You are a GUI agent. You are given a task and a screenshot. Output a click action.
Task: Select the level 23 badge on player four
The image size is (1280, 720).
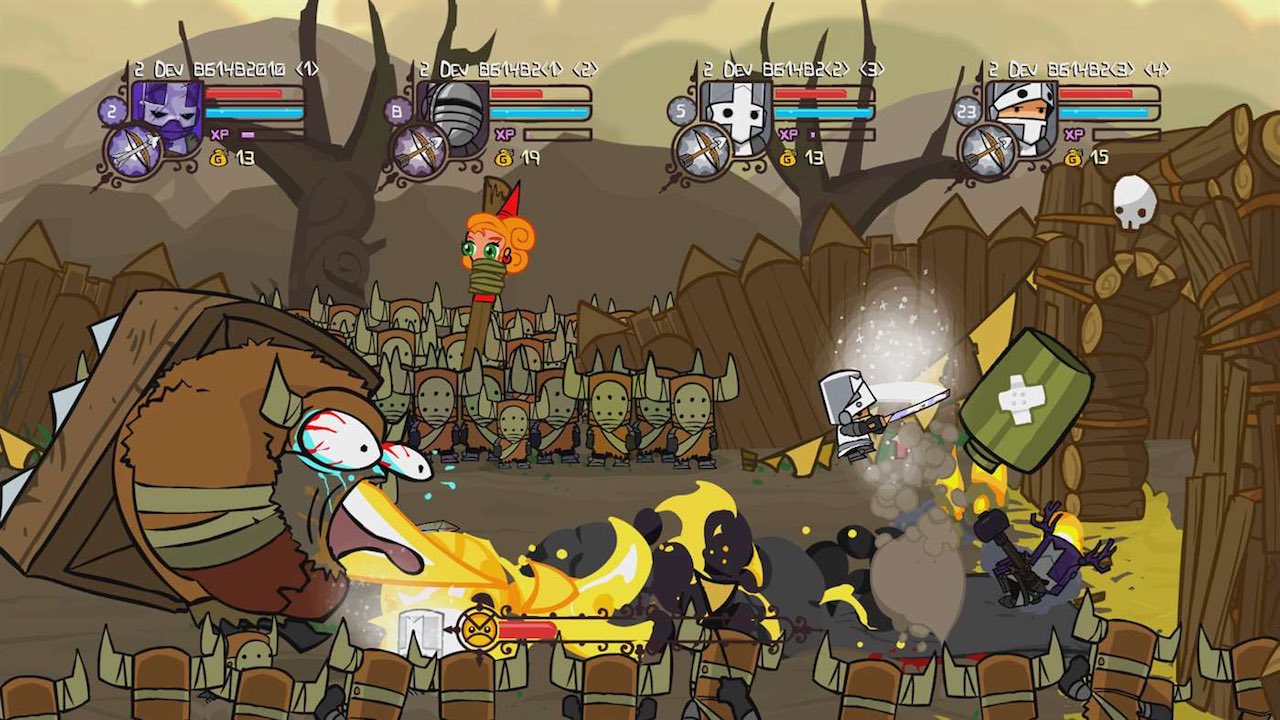tap(967, 111)
